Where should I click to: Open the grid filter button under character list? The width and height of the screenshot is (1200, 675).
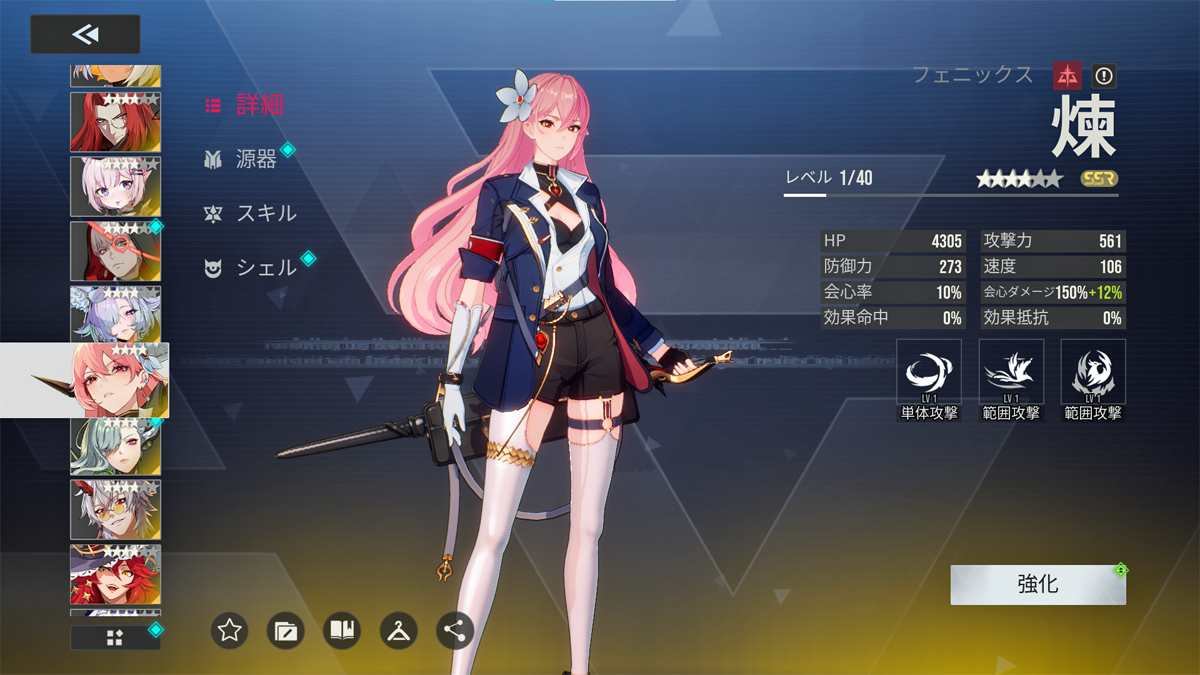[x=115, y=638]
